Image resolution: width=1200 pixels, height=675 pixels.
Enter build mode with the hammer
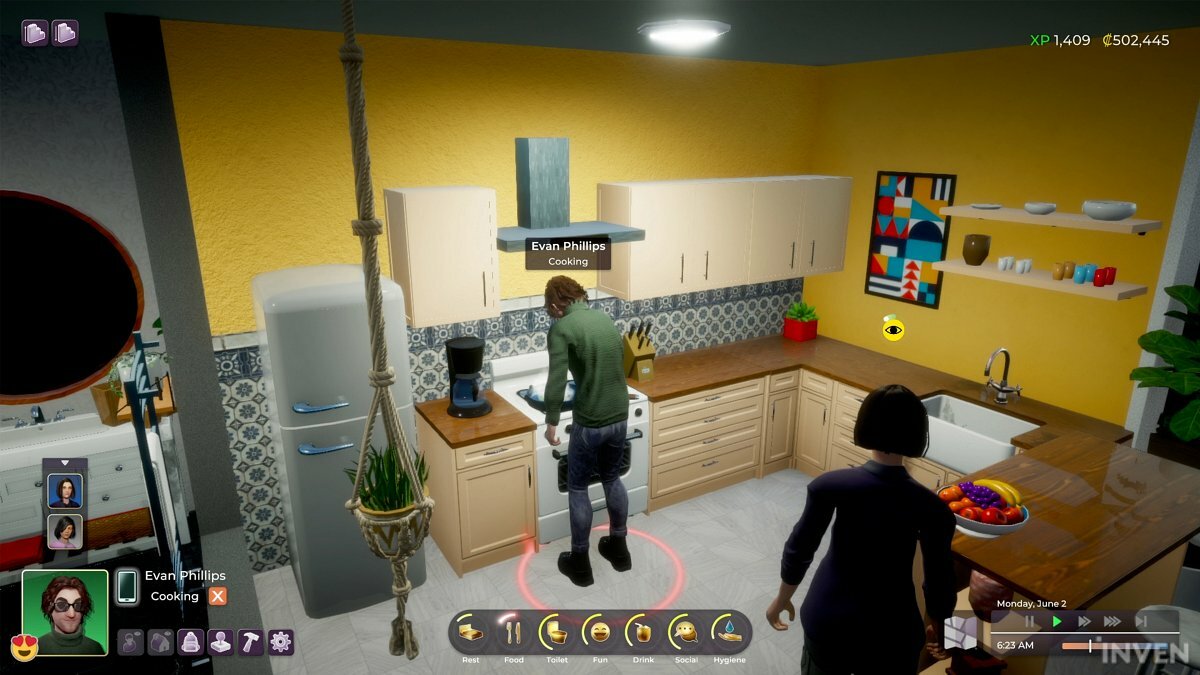251,642
